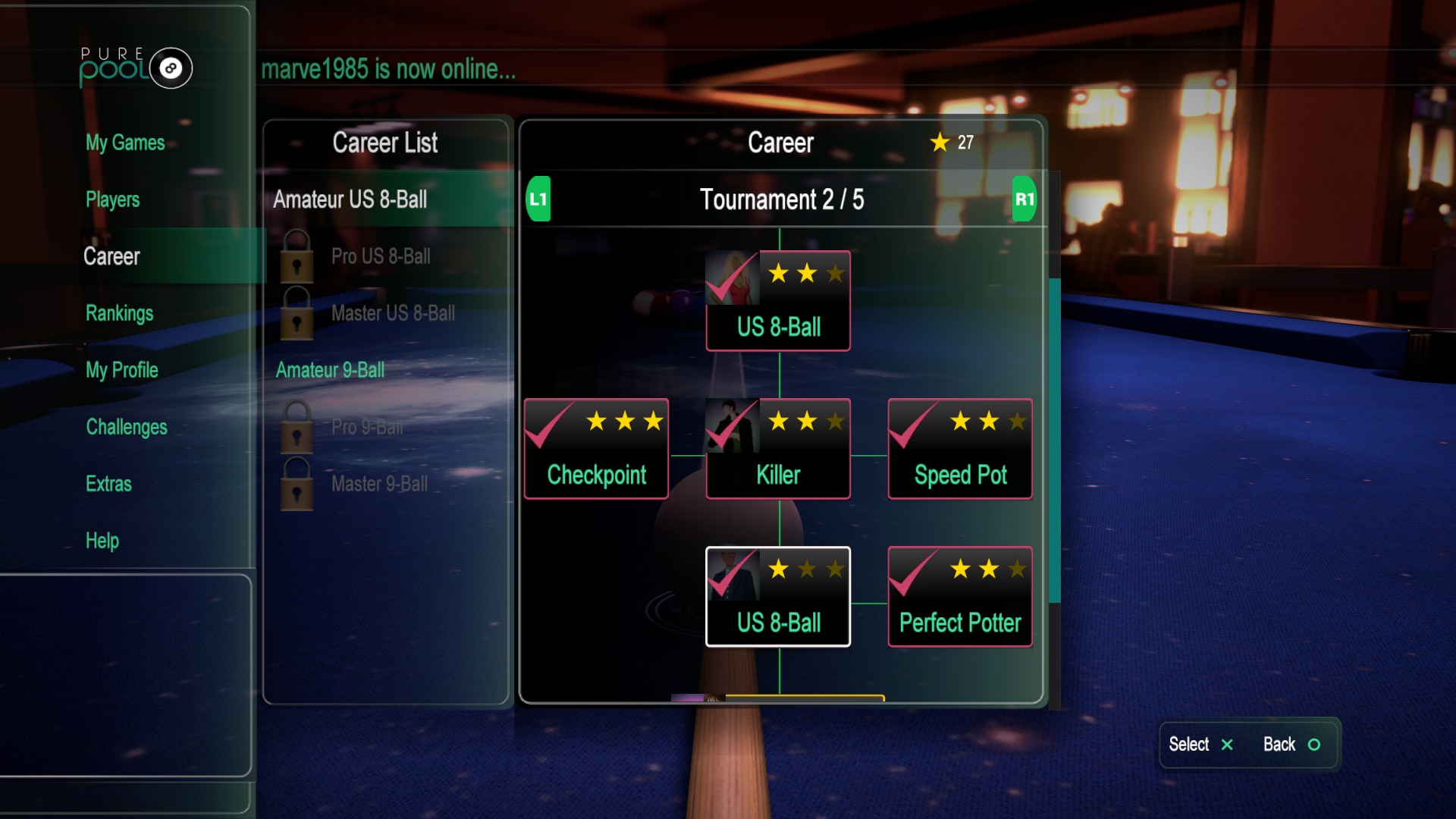The width and height of the screenshot is (1456, 819).
Task: Open the Help section
Action: [x=102, y=541]
